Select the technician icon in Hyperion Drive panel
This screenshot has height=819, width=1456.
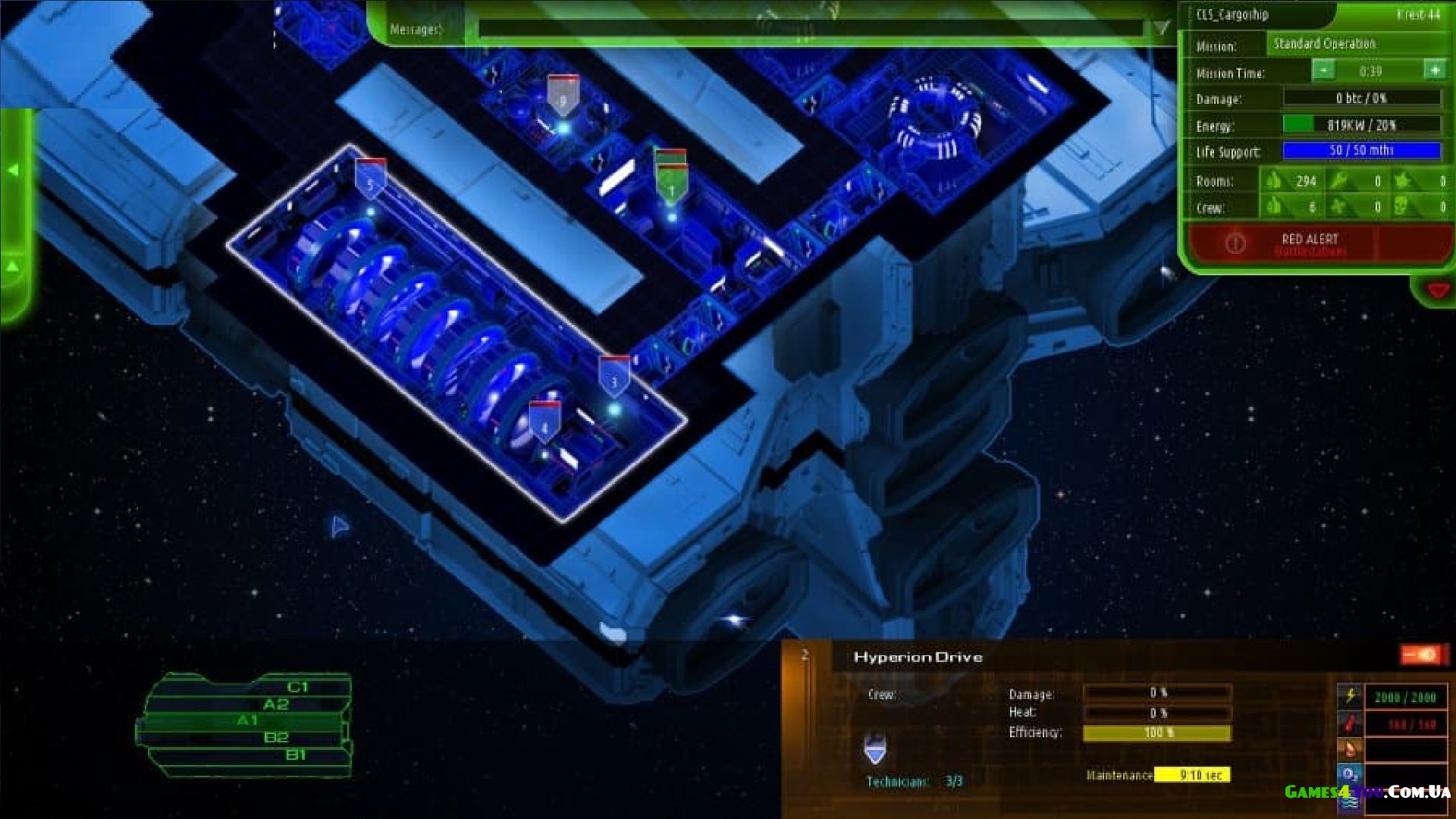(875, 749)
